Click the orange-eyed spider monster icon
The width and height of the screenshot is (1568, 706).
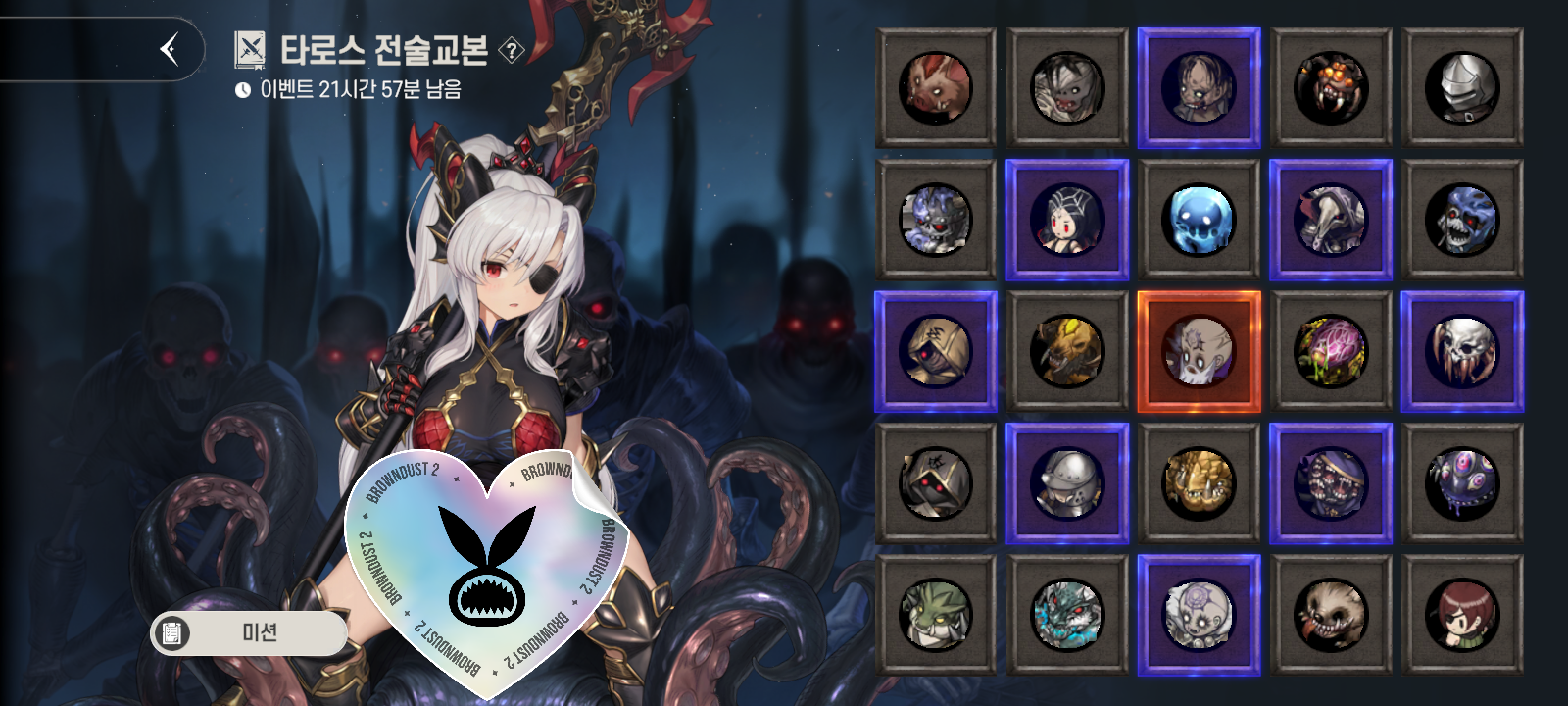tap(1331, 90)
